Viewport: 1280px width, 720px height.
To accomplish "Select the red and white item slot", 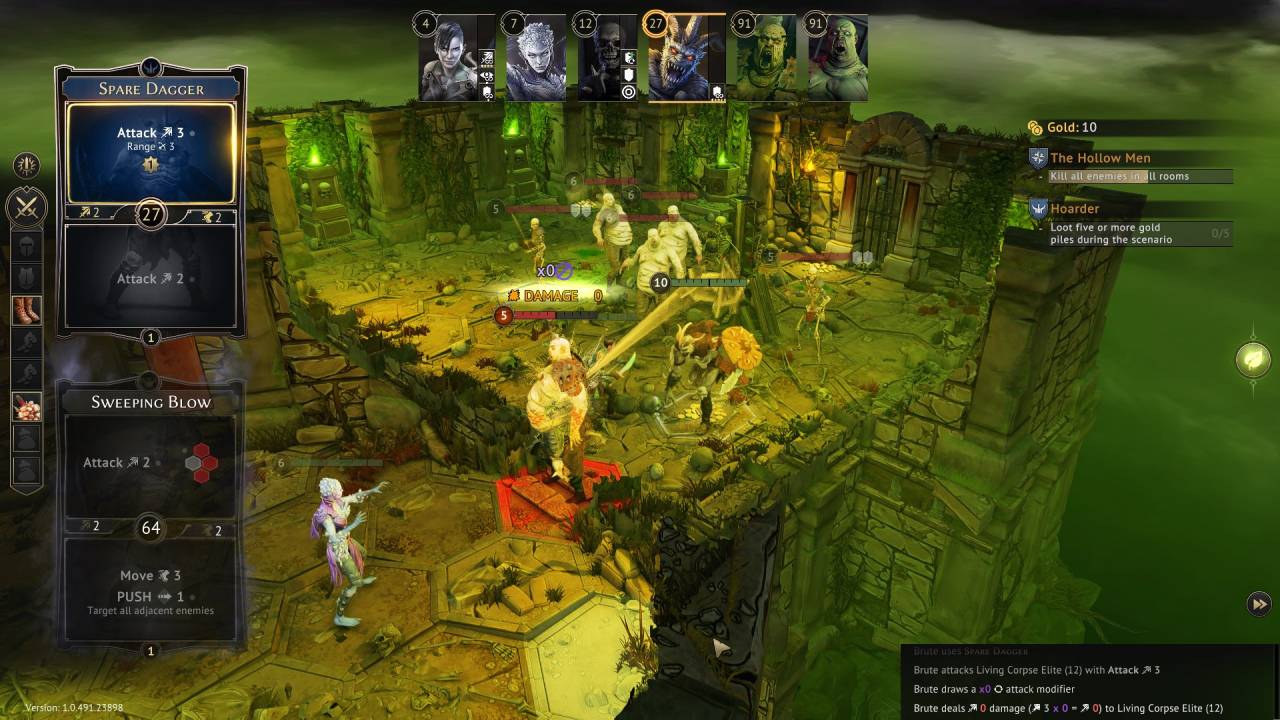I will tap(27, 406).
